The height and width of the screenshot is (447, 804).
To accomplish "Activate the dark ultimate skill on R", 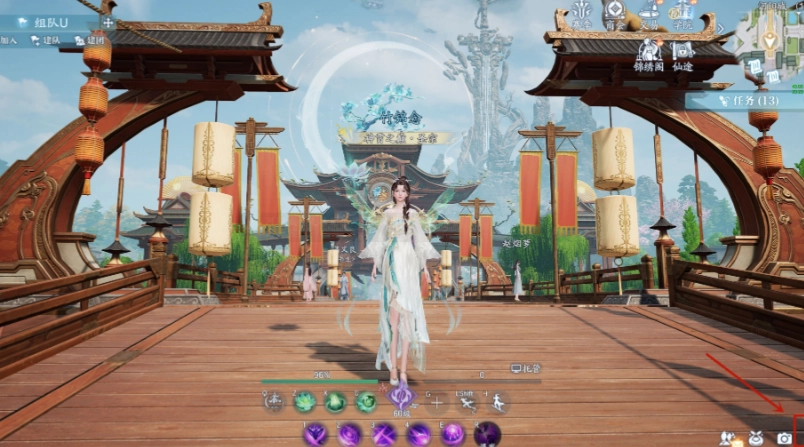I will [x=487, y=434].
